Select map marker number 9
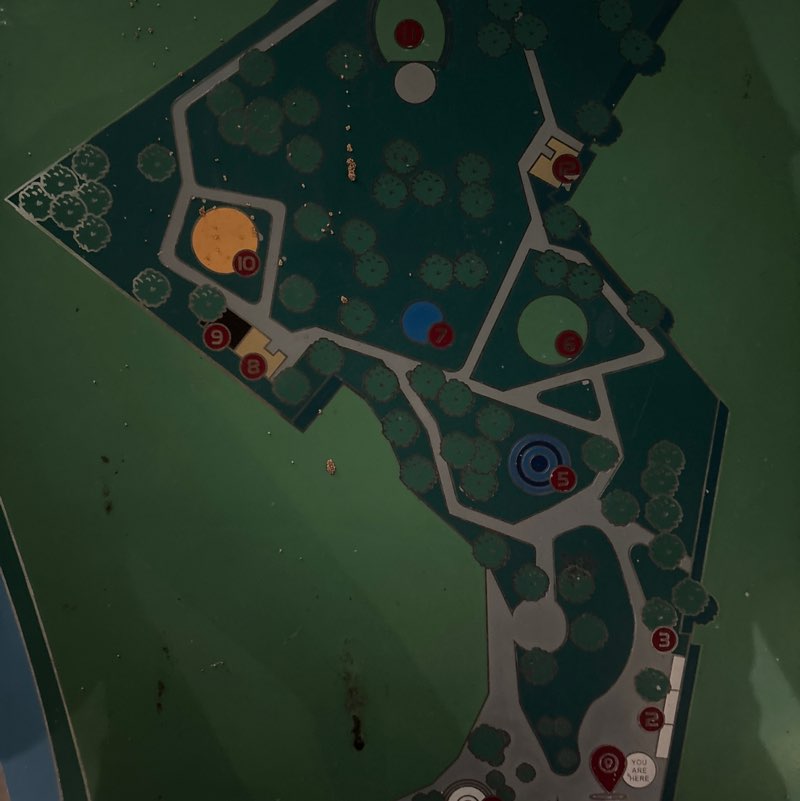Image resolution: width=800 pixels, height=801 pixels. [x=217, y=337]
